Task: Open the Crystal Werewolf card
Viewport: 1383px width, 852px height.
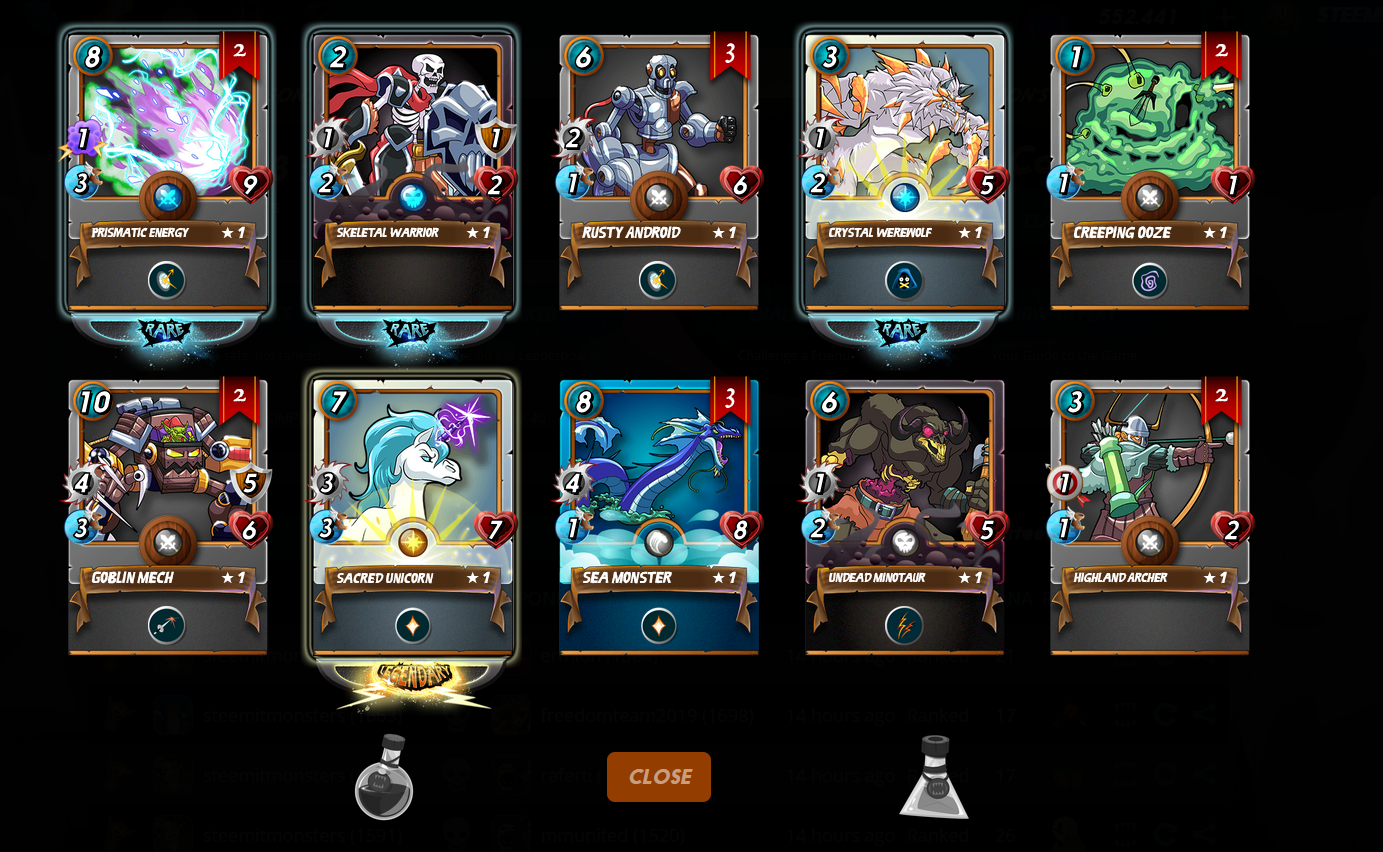Action: coord(904,172)
